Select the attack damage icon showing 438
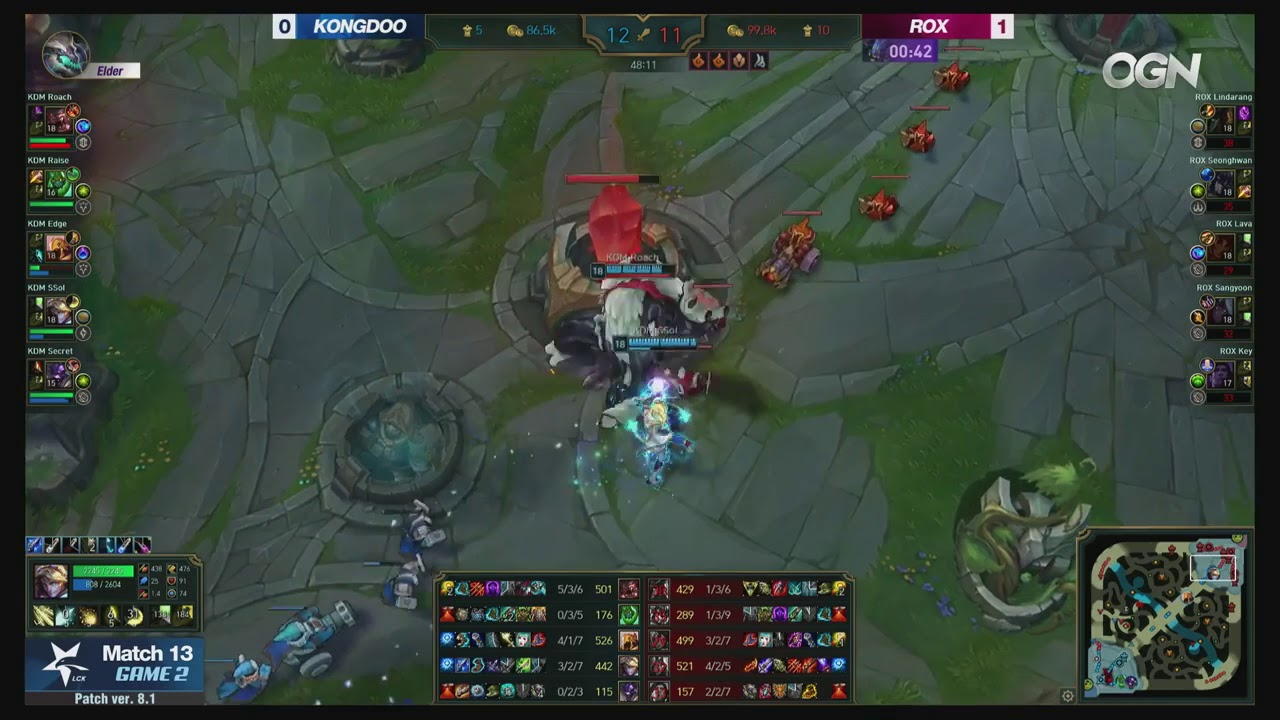Screen dimensions: 1280x720 tap(144, 568)
